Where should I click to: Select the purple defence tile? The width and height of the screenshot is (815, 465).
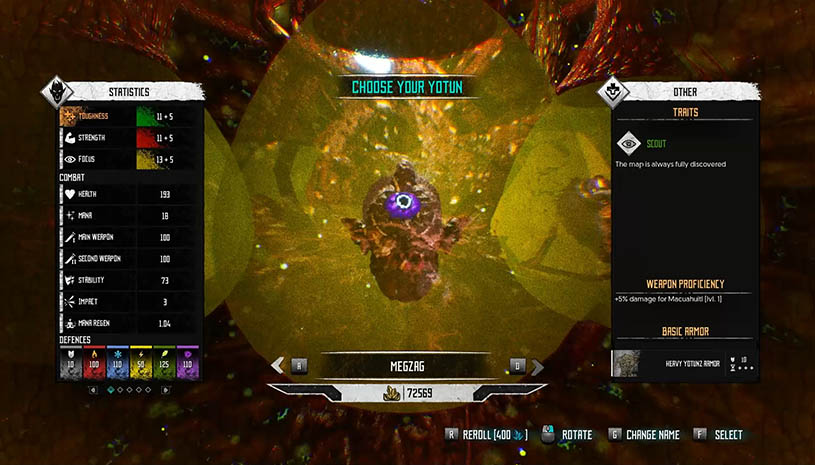coord(187,362)
